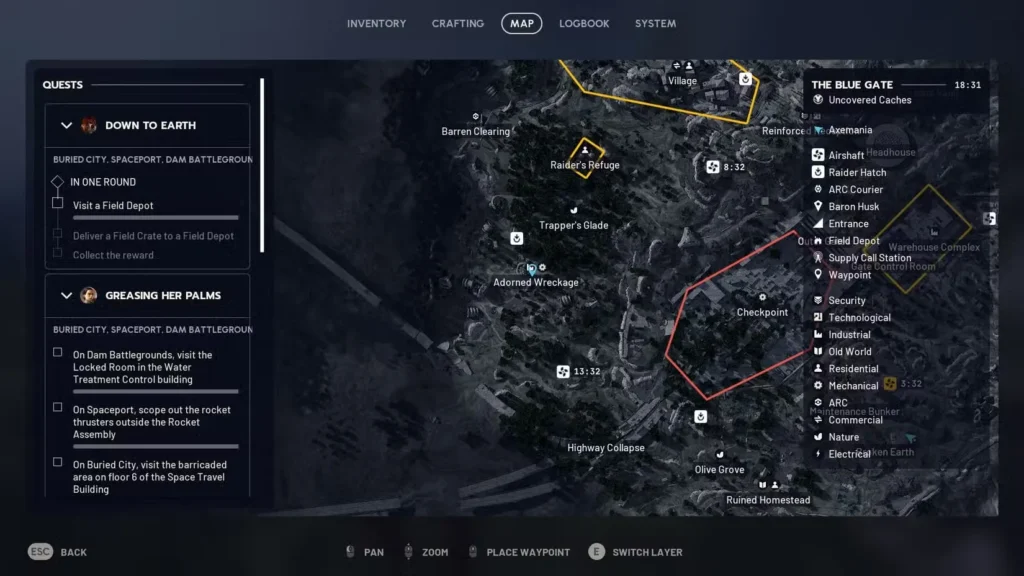Image resolution: width=1024 pixels, height=576 pixels.
Task: Toggle the Airshaft legend filter
Action: point(845,155)
